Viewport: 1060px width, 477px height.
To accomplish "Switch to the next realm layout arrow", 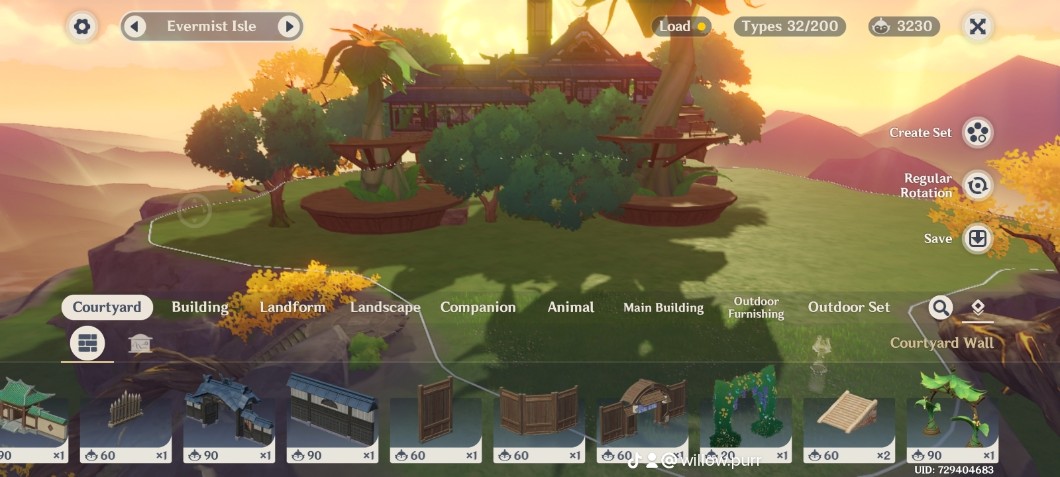I will 288,27.
